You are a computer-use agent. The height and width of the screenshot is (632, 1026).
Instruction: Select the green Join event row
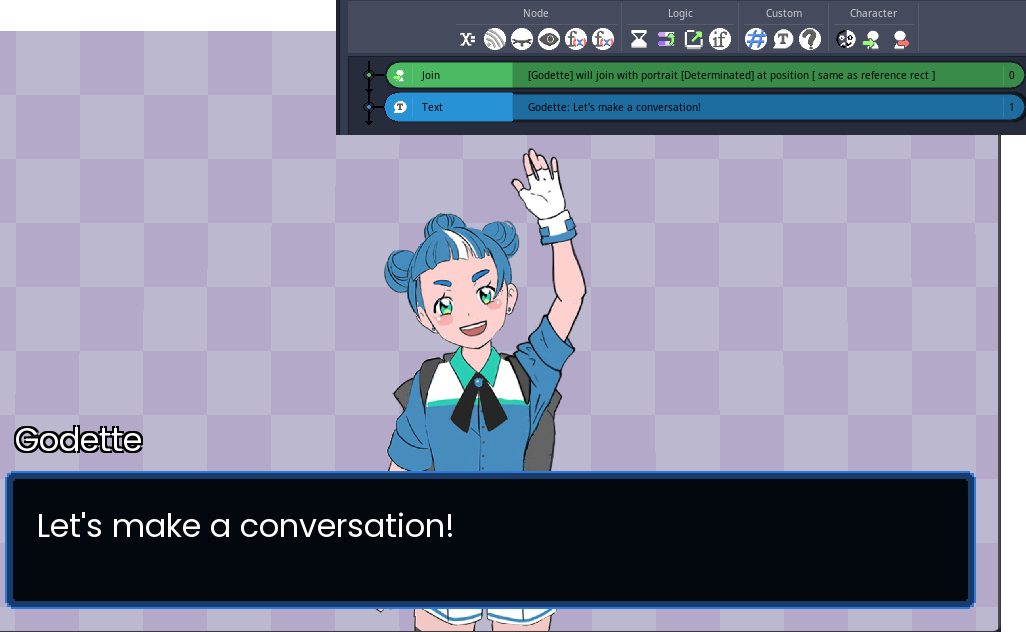(700, 75)
